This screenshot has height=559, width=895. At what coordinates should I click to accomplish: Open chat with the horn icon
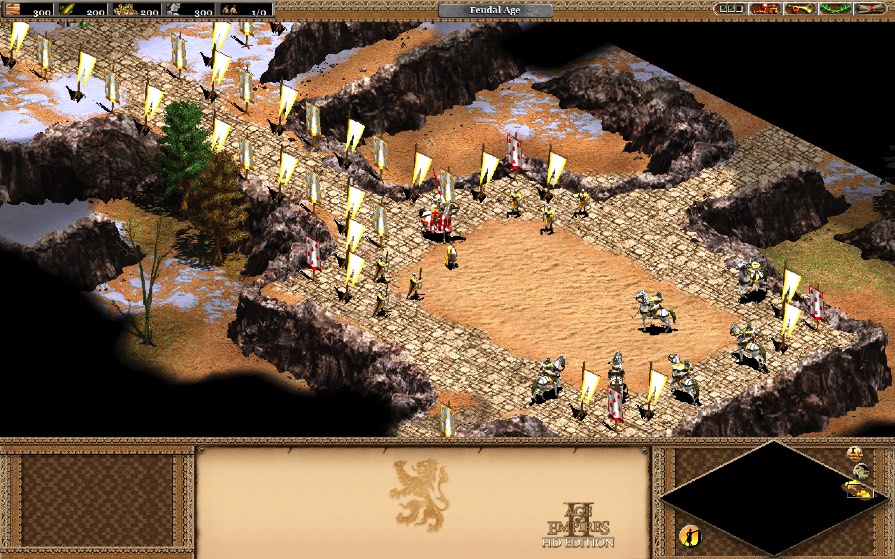tap(798, 9)
